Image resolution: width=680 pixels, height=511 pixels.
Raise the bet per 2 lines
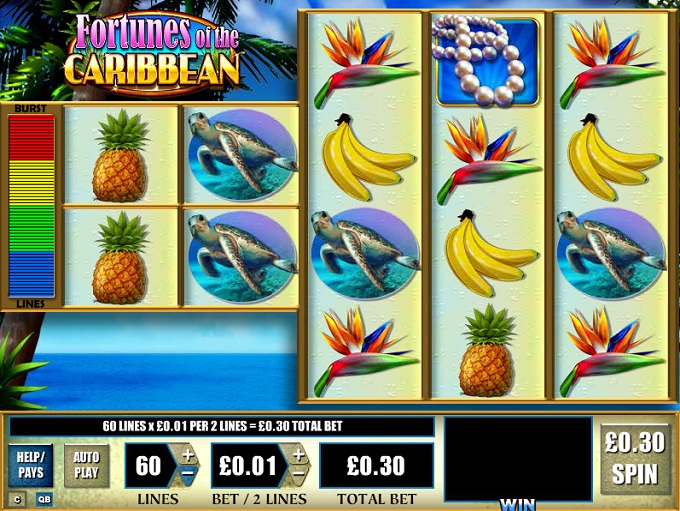(297, 454)
